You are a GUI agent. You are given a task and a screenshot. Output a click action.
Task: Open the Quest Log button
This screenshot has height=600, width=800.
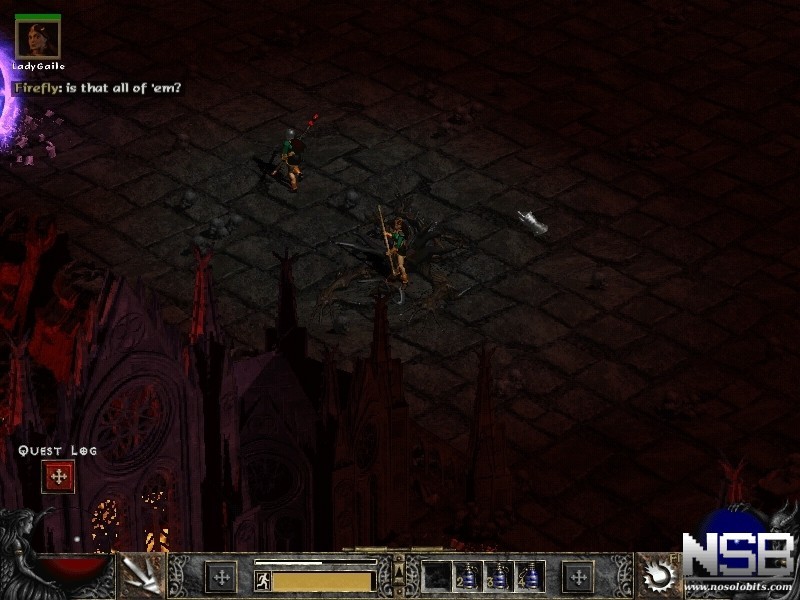(x=58, y=477)
